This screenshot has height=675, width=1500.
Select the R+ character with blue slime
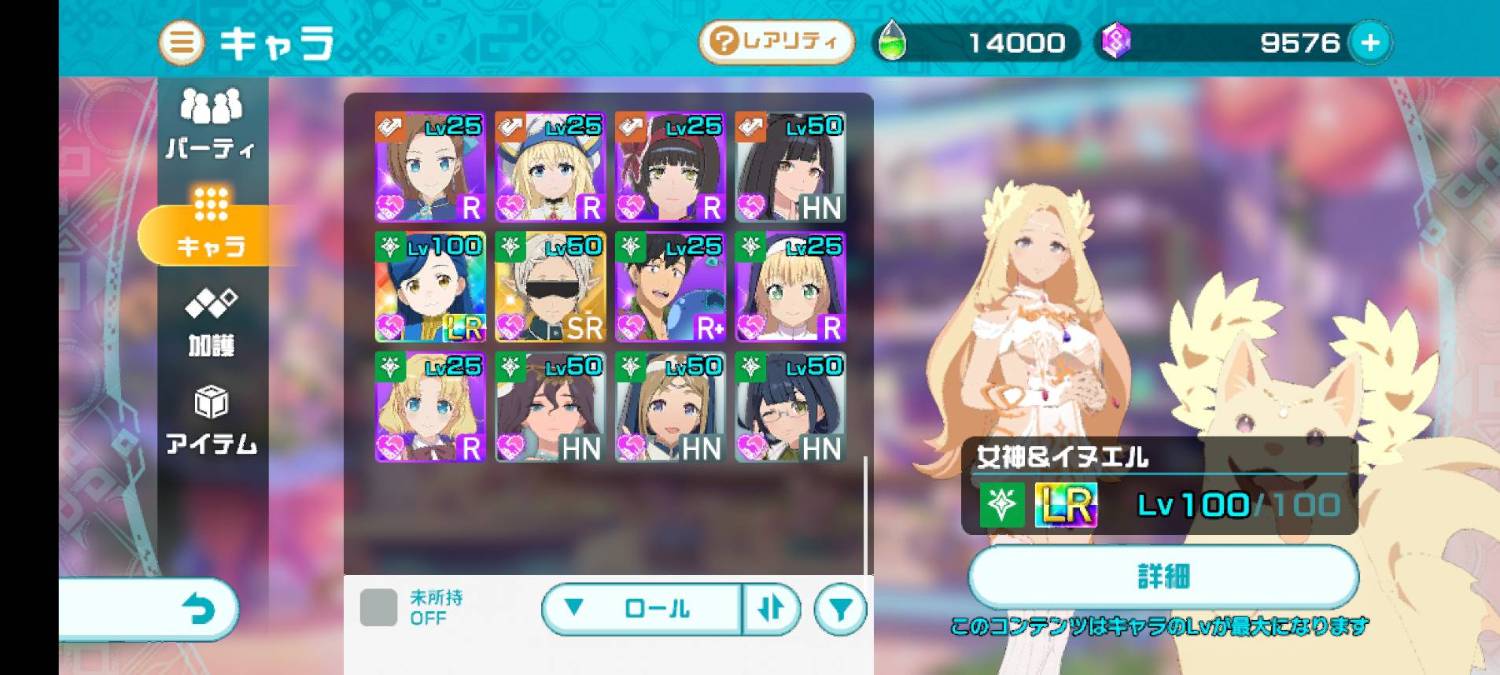click(x=670, y=287)
